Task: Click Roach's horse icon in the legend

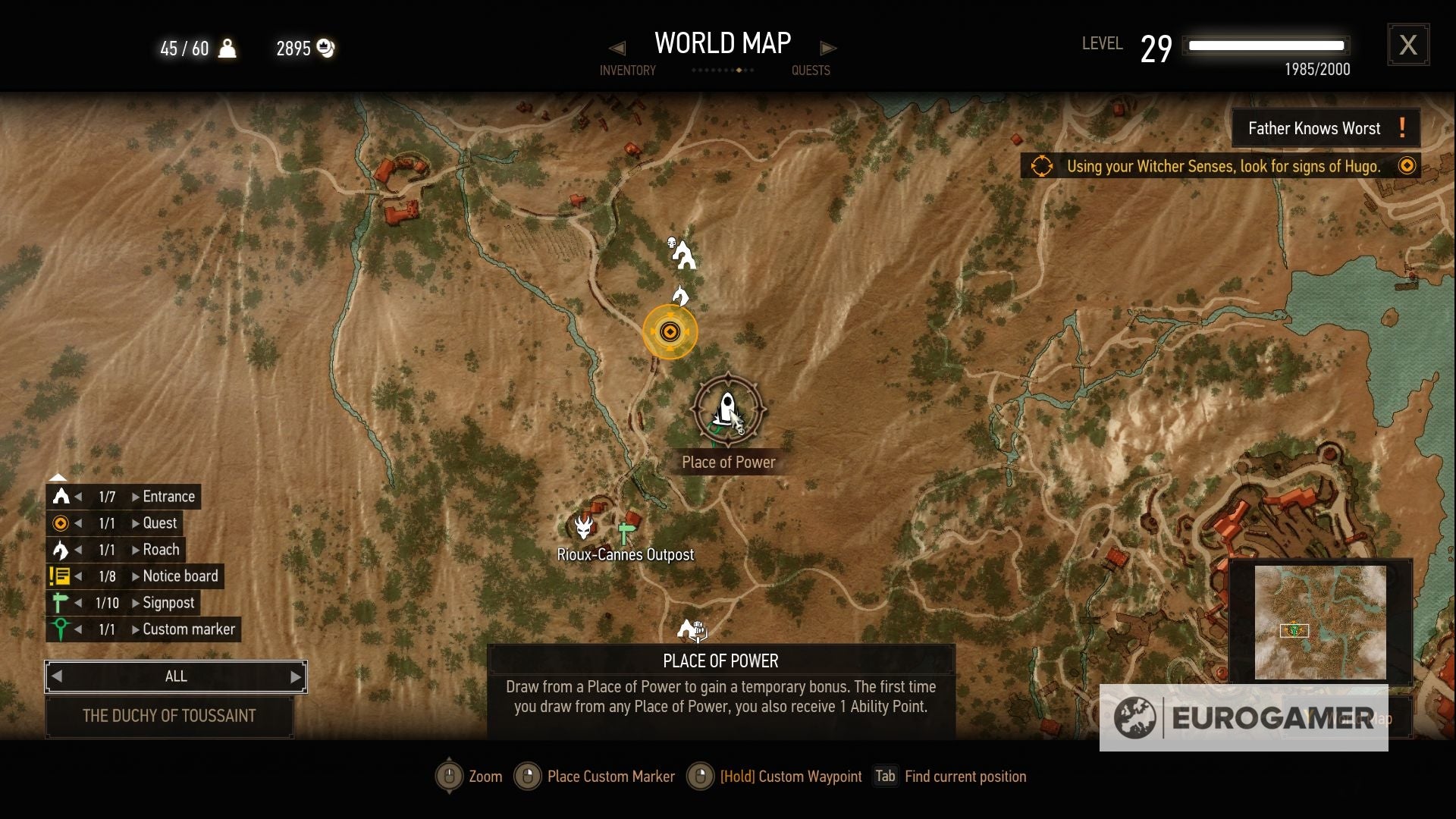Action: pos(61,549)
